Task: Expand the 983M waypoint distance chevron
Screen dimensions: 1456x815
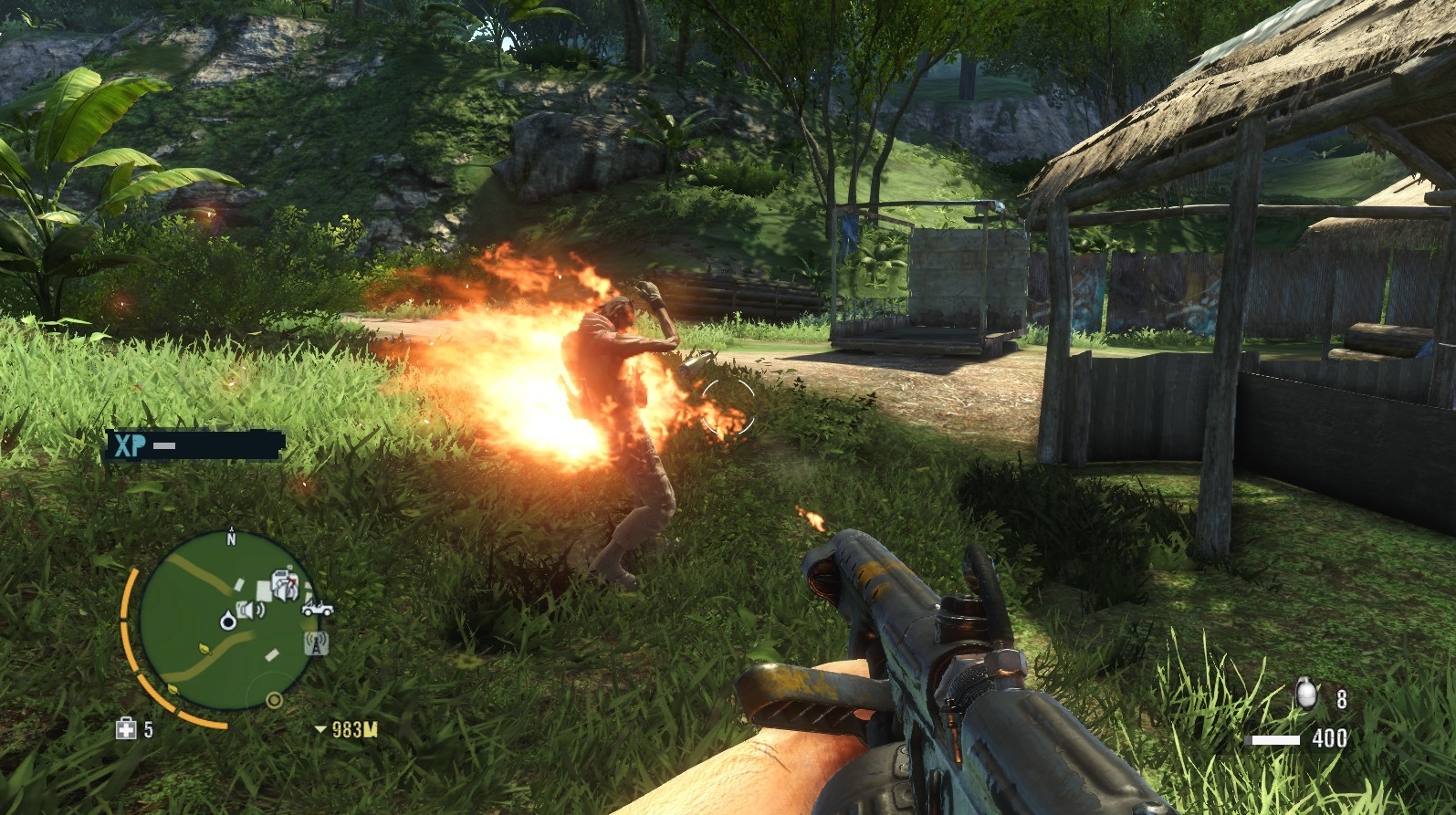Action: click(x=321, y=729)
